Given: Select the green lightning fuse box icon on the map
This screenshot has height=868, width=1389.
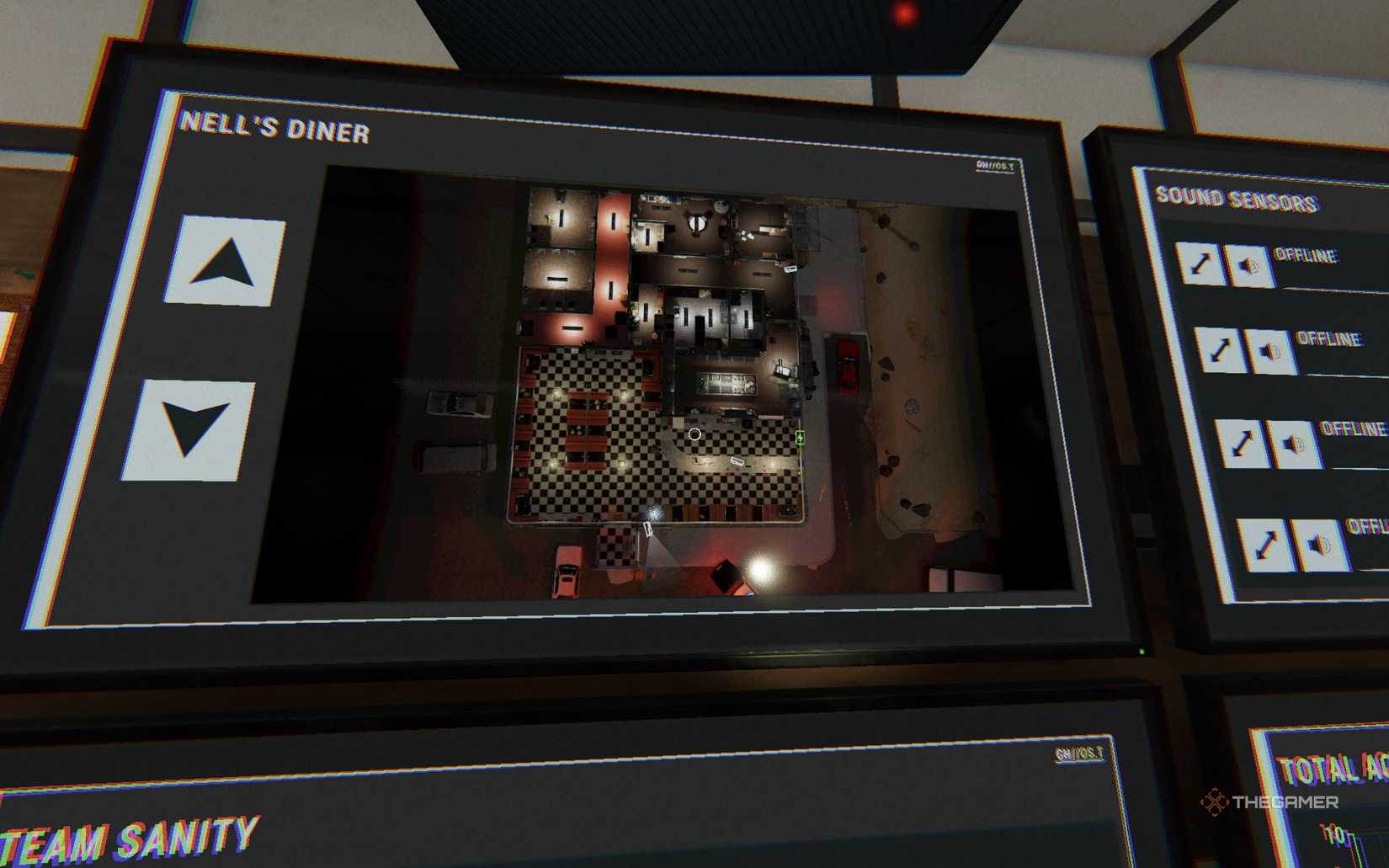Looking at the screenshot, I should [x=799, y=436].
